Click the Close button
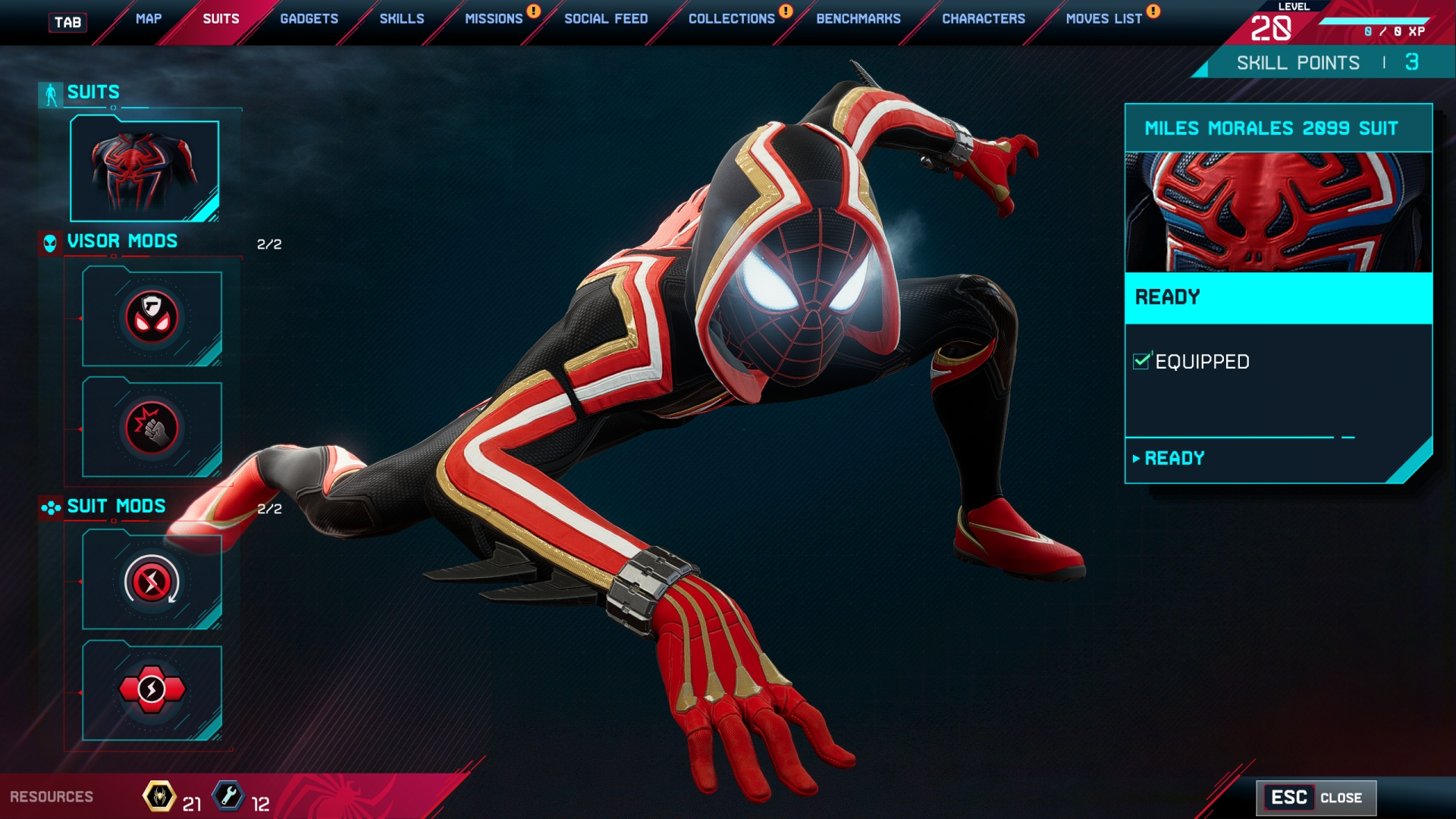Viewport: 1456px width, 819px height. 1316,798
